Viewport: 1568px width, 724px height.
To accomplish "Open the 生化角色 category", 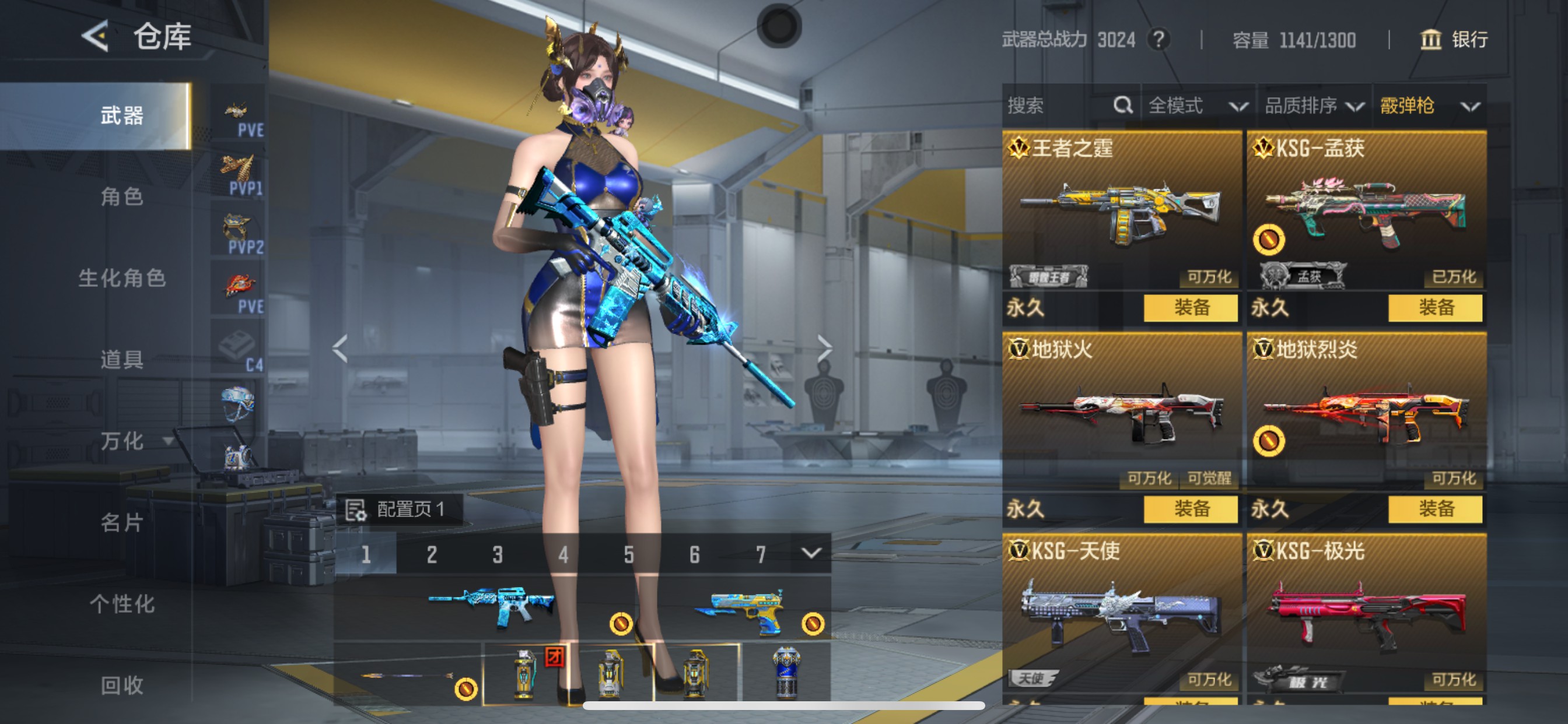I will click(x=122, y=278).
